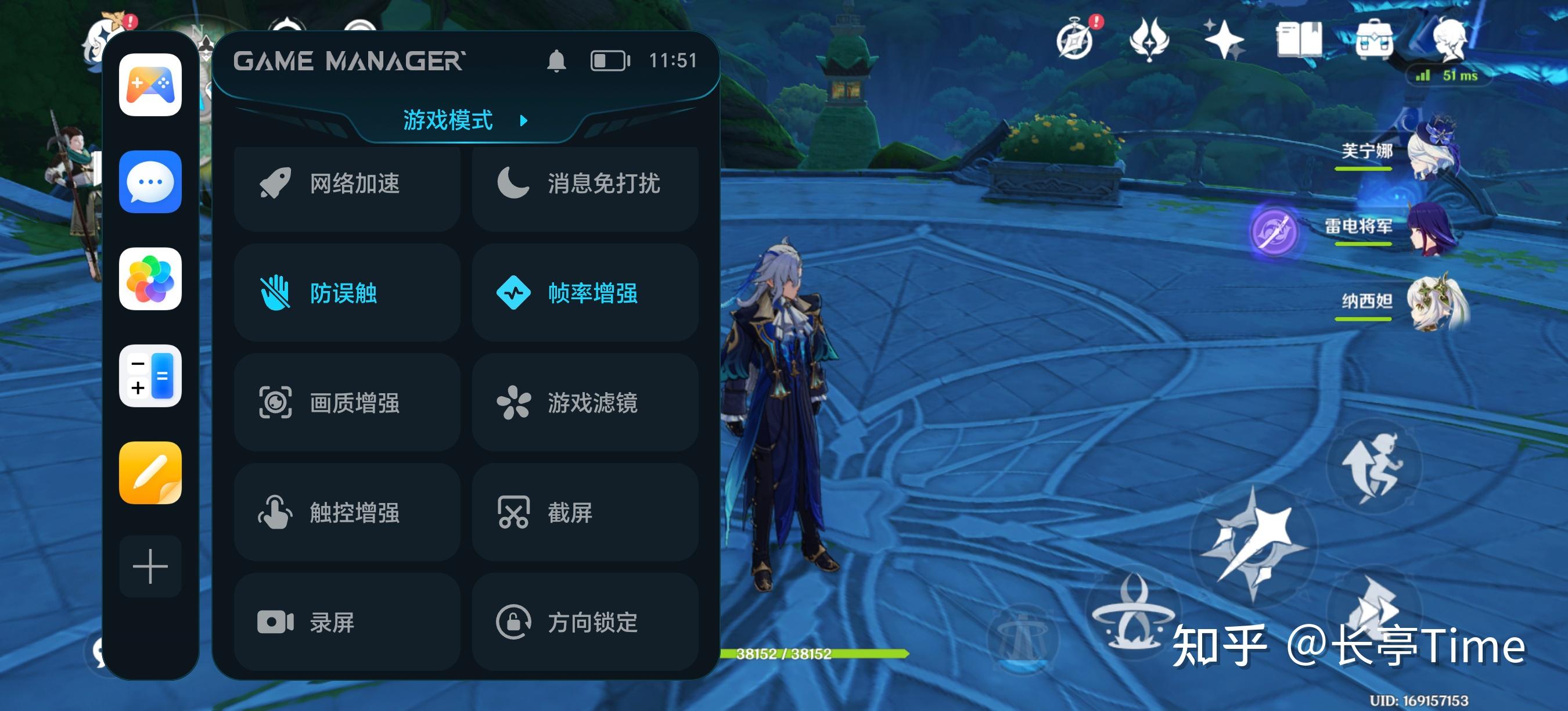Screen dimensions: 1568x711
Task: Open the 游戏模式 game mode selector
Action: click(464, 120)
